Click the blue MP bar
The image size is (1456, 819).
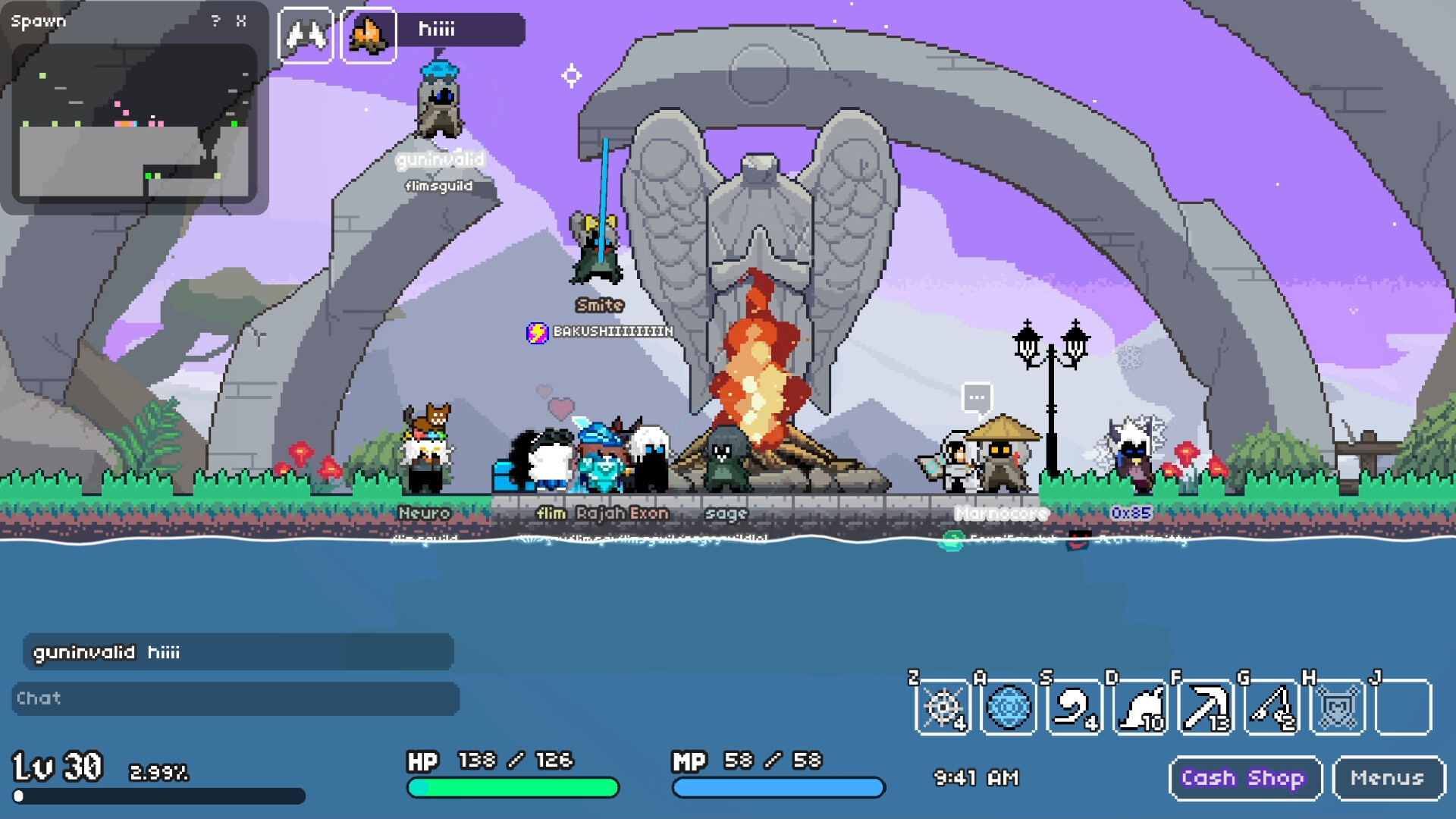click(x=777, y=789)
